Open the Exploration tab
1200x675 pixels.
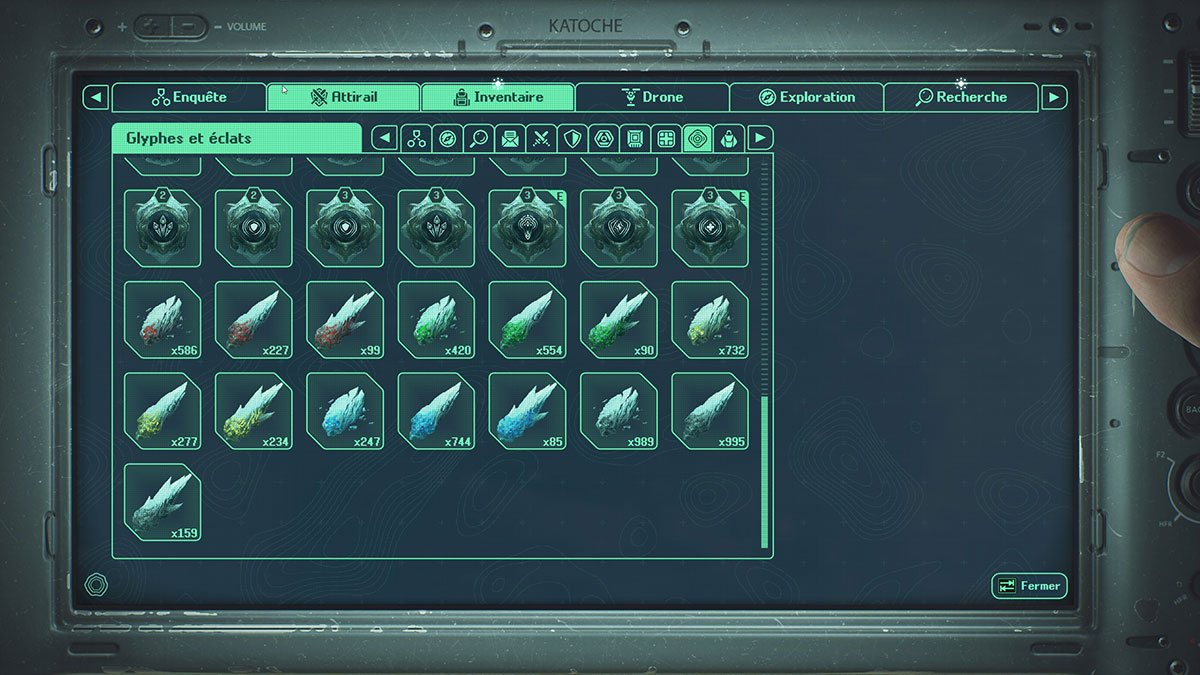point(806,97)
